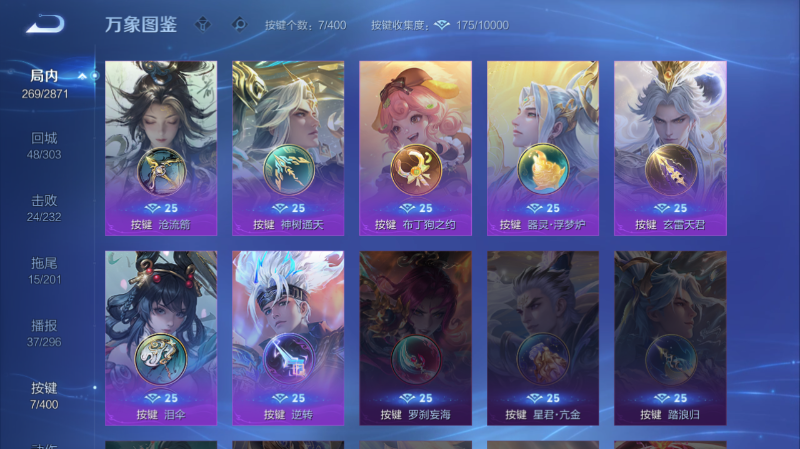Choose the 按键 category tab
800x449 pixels.
click(45, 395)
